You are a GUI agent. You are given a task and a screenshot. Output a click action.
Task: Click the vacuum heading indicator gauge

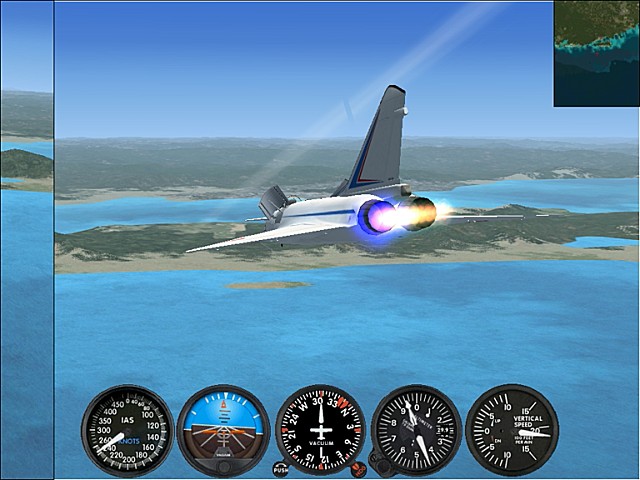point(320,430)
